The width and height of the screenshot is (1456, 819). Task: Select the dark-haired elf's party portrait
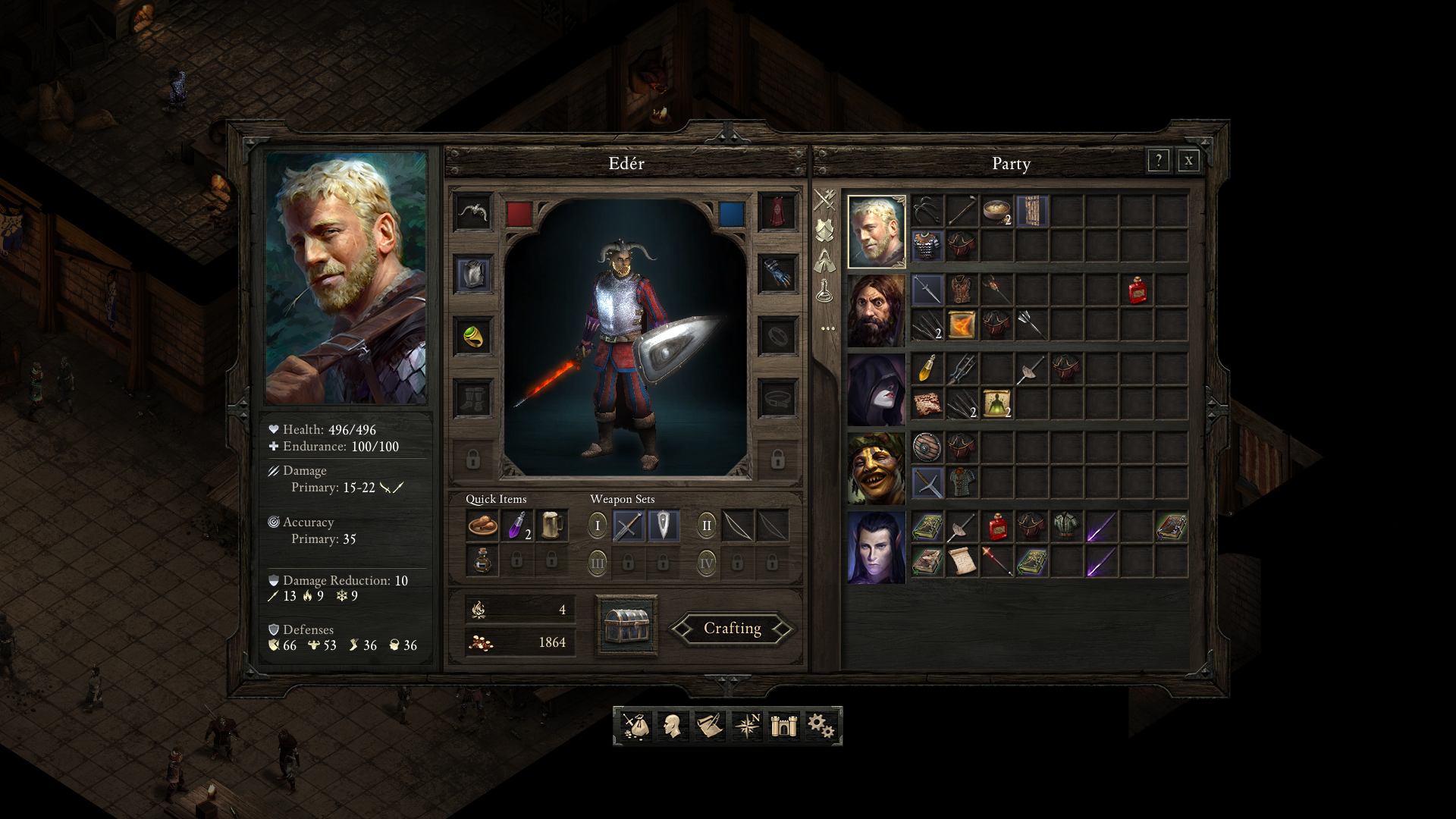coord(877,548)
